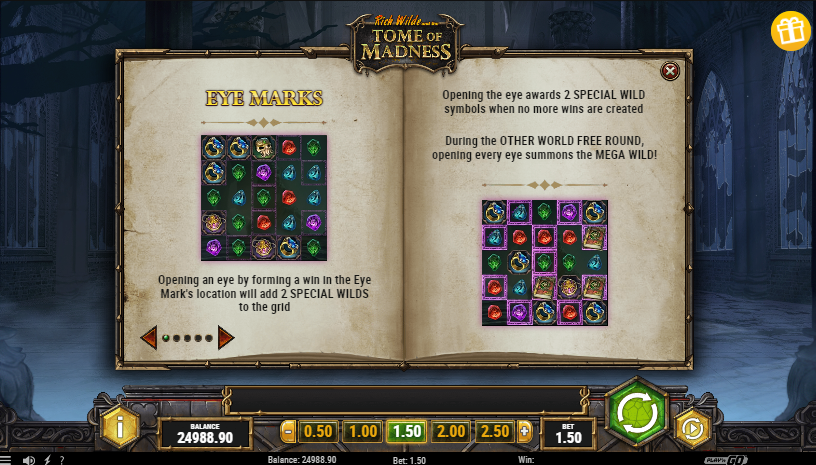The image size is (816, 465).
Task: Decrease the bet with minus button
Action: pos(289,432)
